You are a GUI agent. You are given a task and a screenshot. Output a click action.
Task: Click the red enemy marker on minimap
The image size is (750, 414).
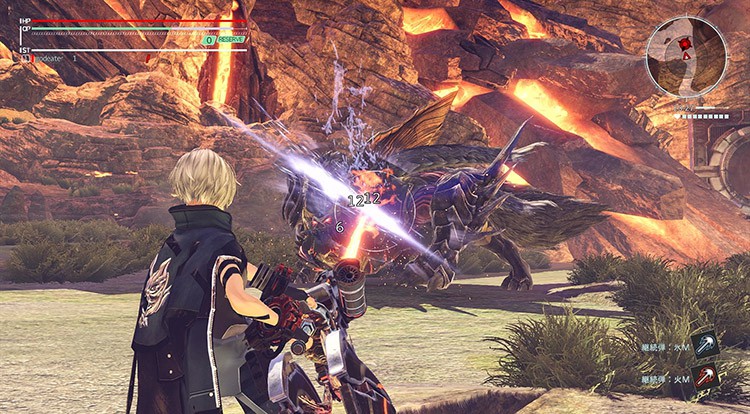(685, 45)
